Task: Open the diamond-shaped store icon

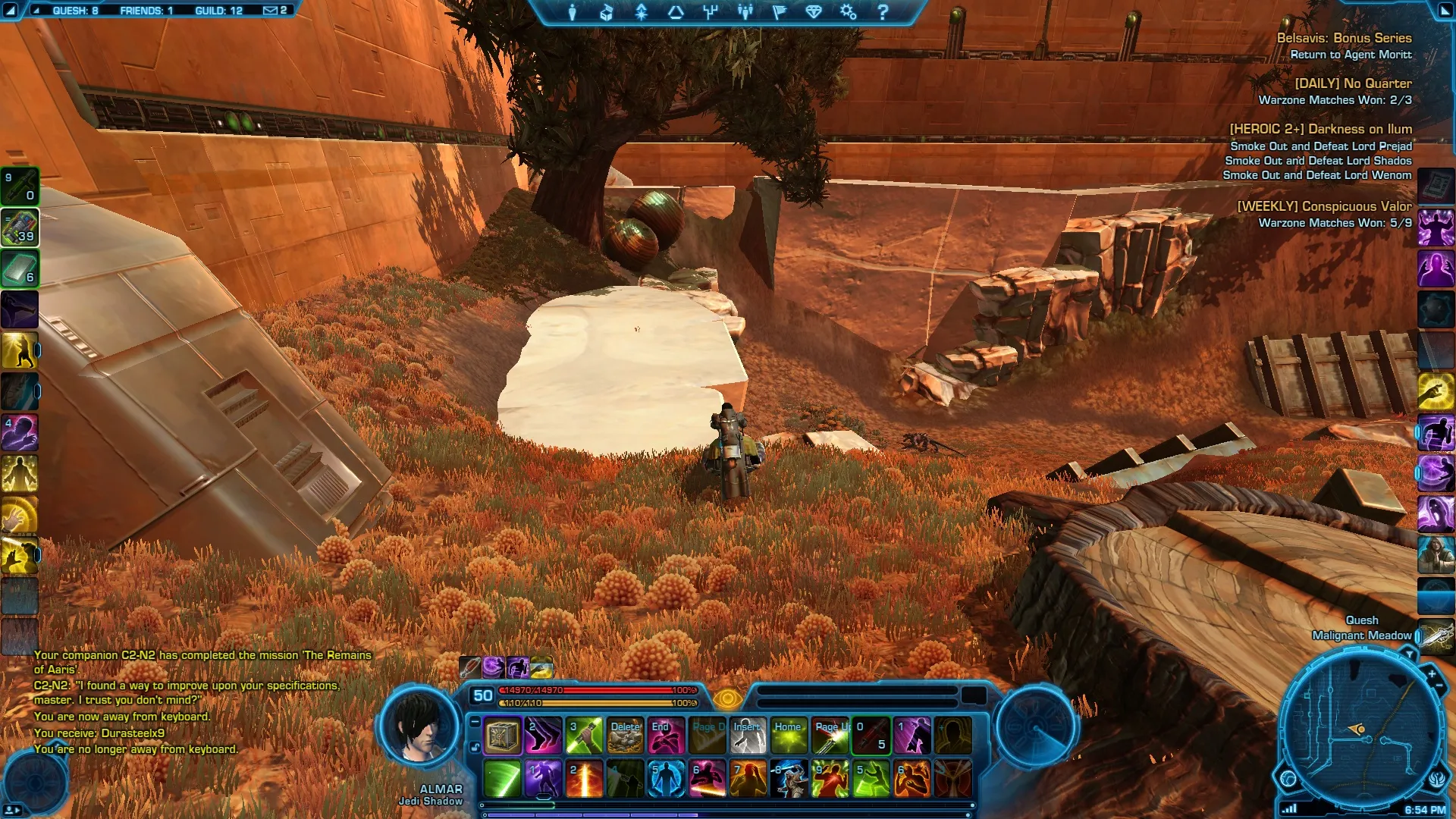Action: (x=814, y=12)
